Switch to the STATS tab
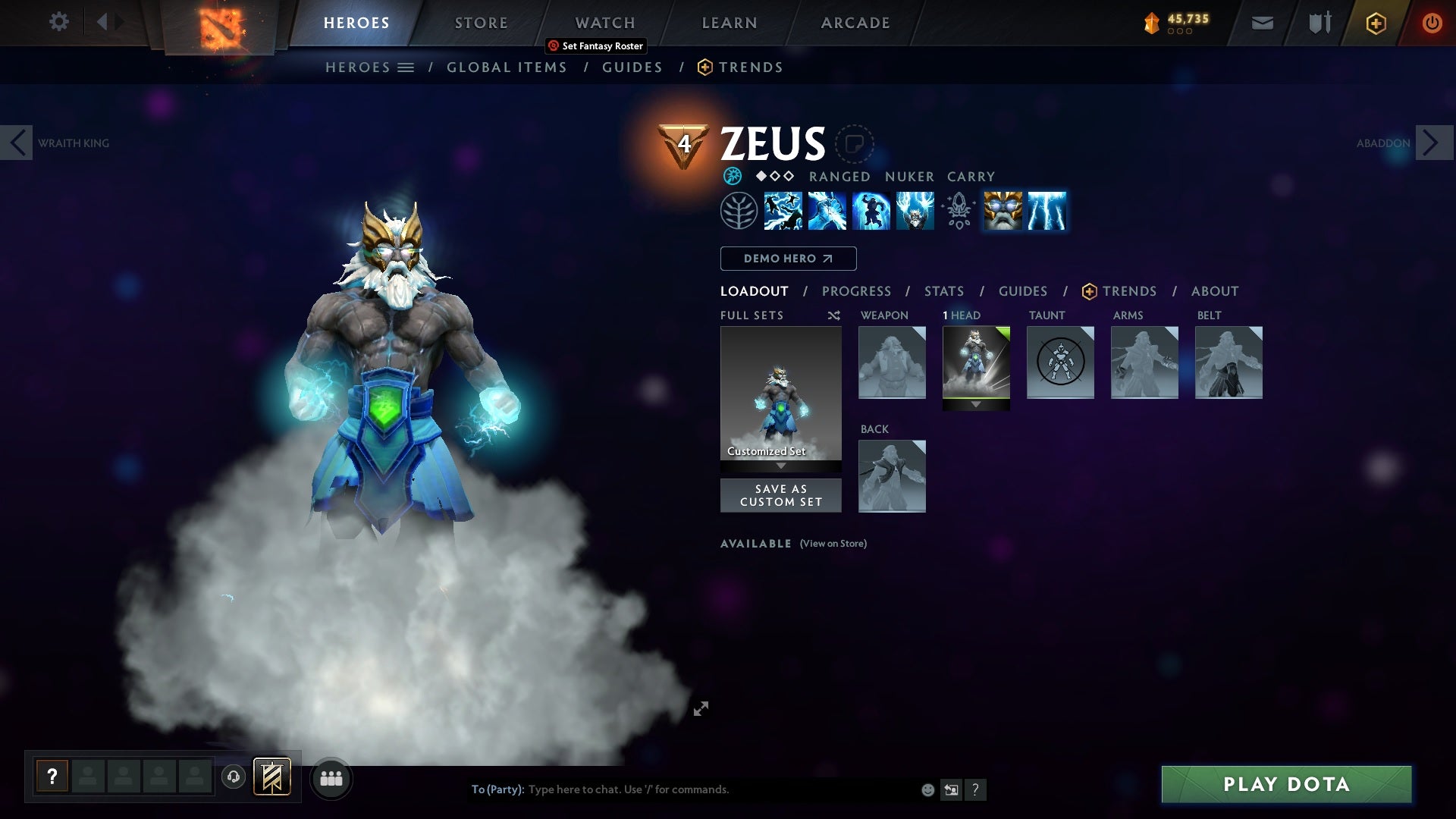This screenshot has height=819, width=1456. tap(943, 290)
